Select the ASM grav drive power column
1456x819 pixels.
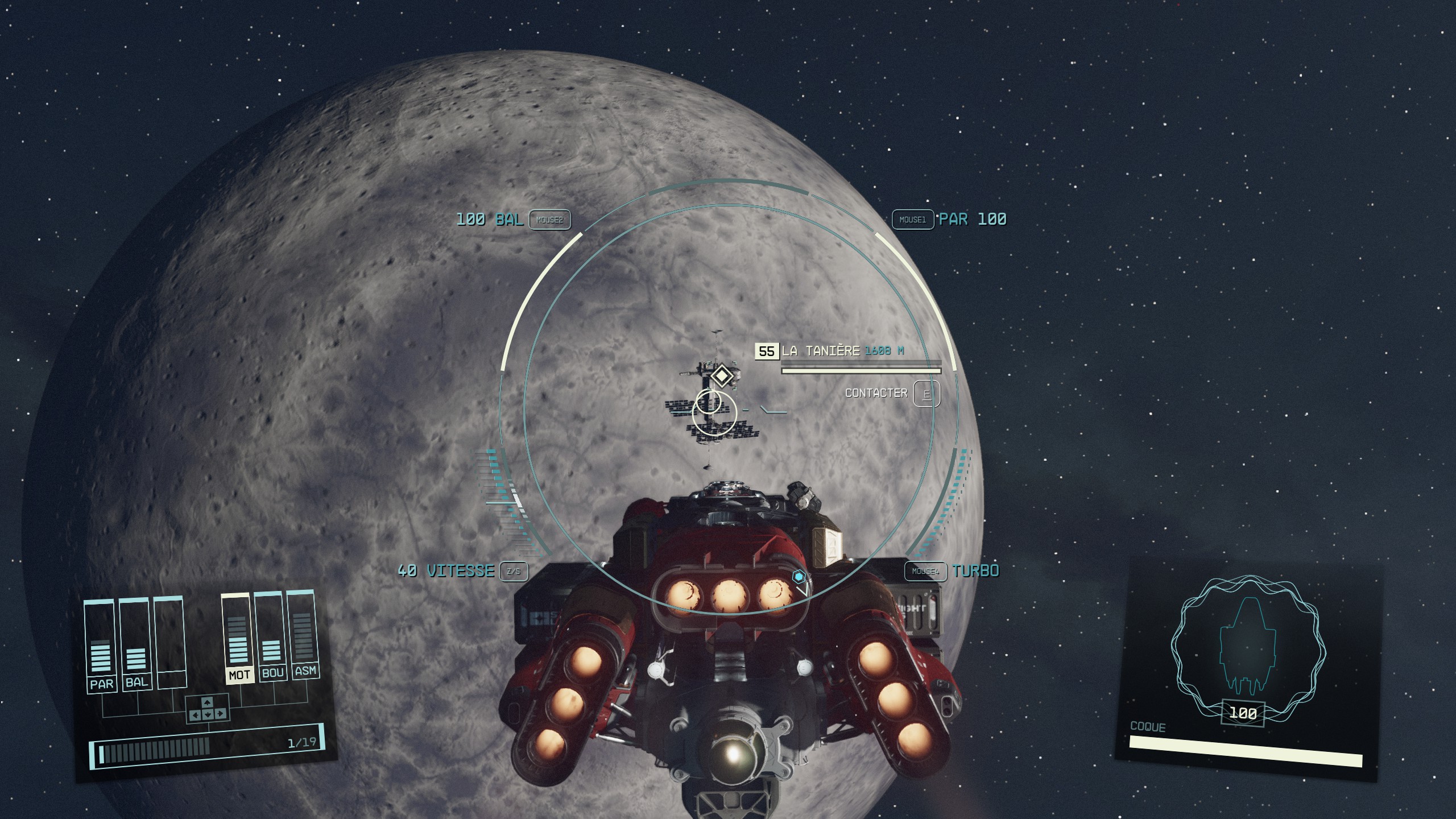[303, 632]
